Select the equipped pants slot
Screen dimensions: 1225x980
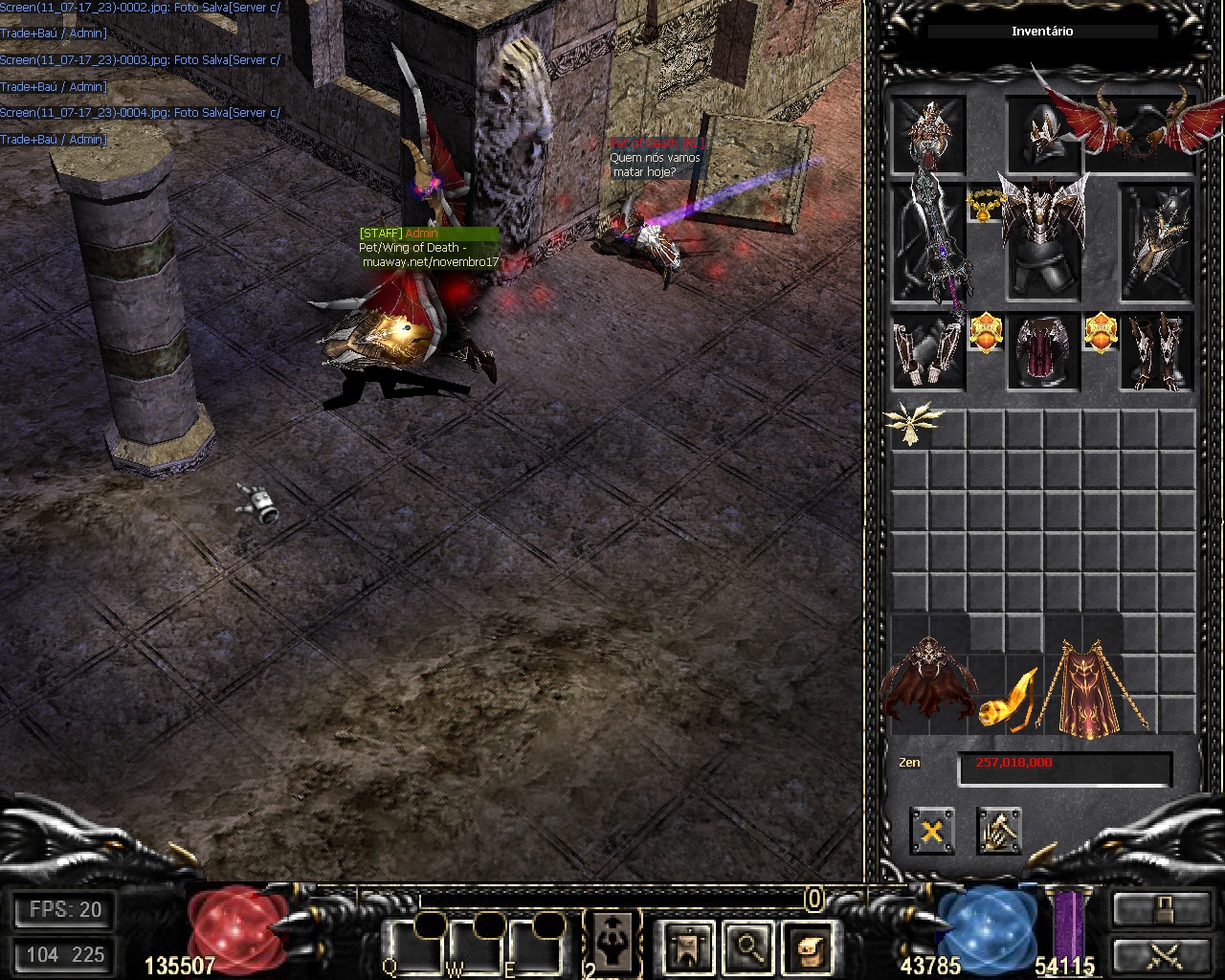[1042, 351]
